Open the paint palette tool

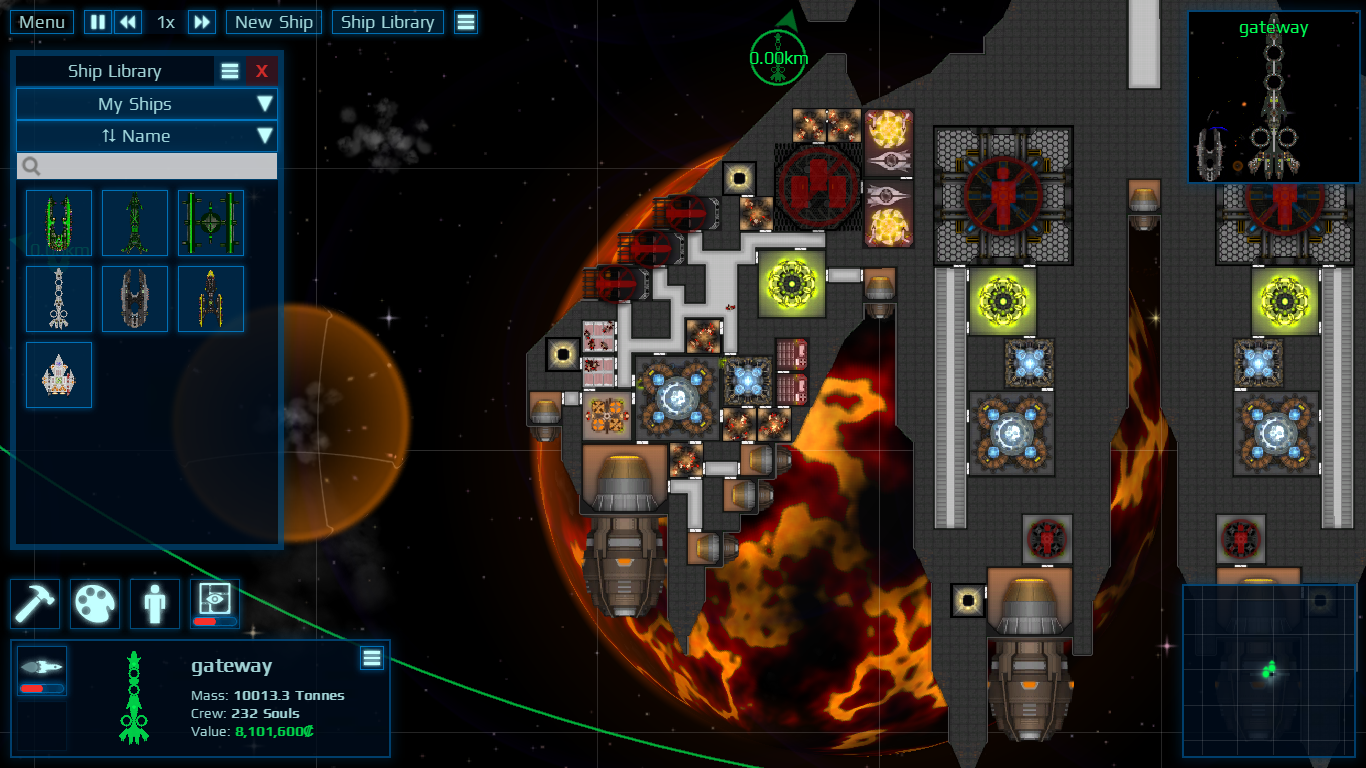tap(95, 604)
